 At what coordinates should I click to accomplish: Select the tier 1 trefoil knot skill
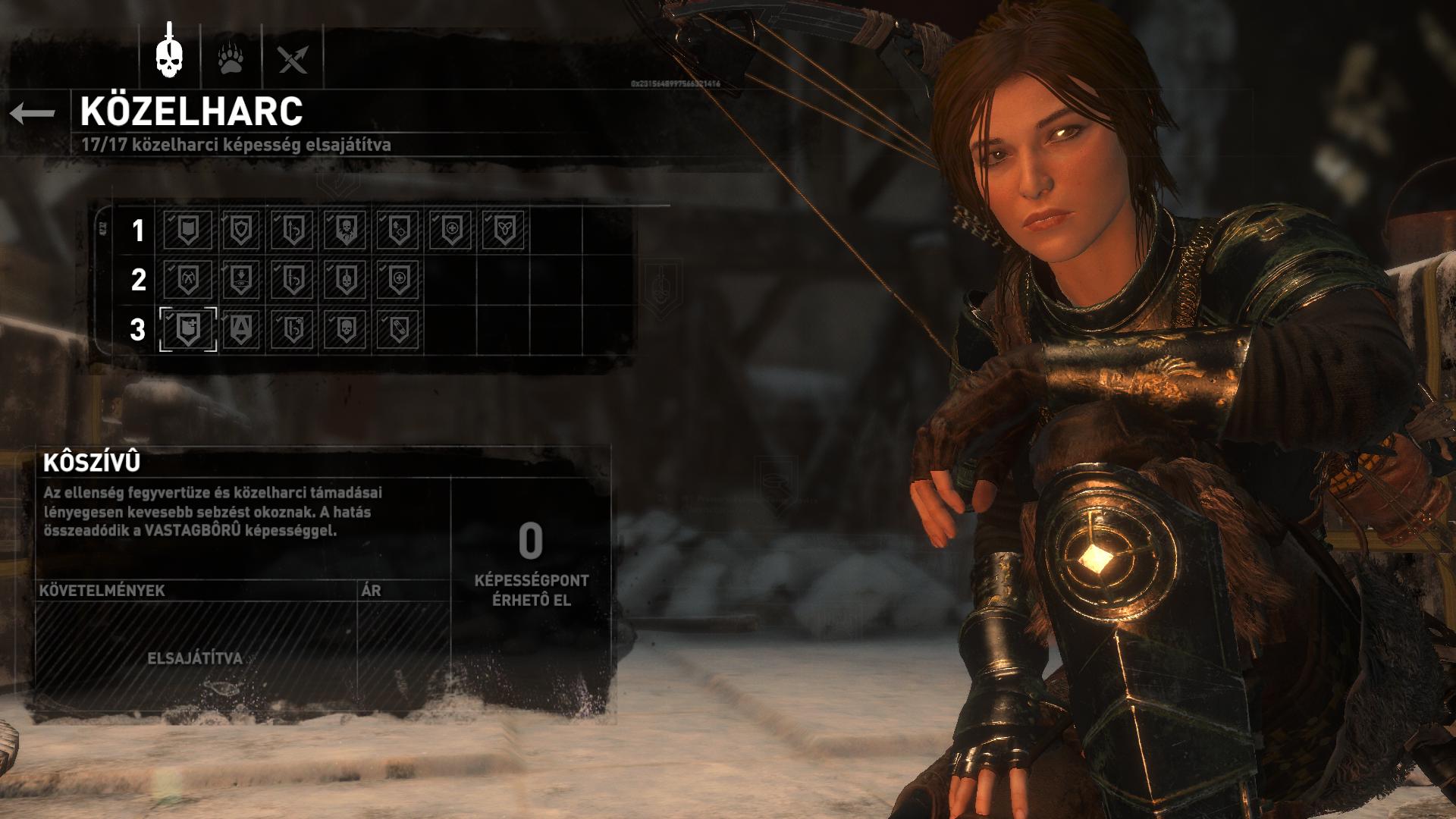click(x=503, y=230)
